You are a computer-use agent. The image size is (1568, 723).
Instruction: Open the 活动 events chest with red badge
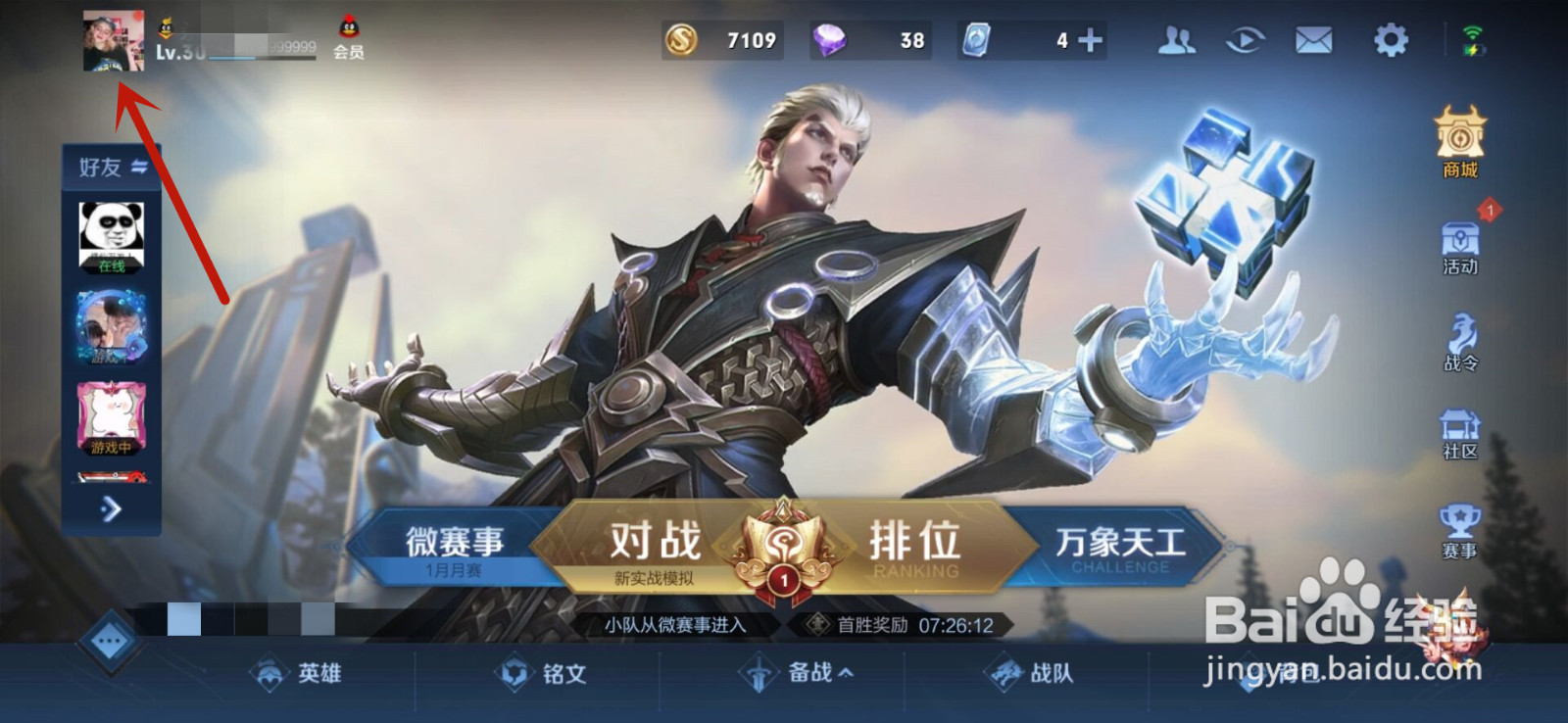(x=1459, y=243)
